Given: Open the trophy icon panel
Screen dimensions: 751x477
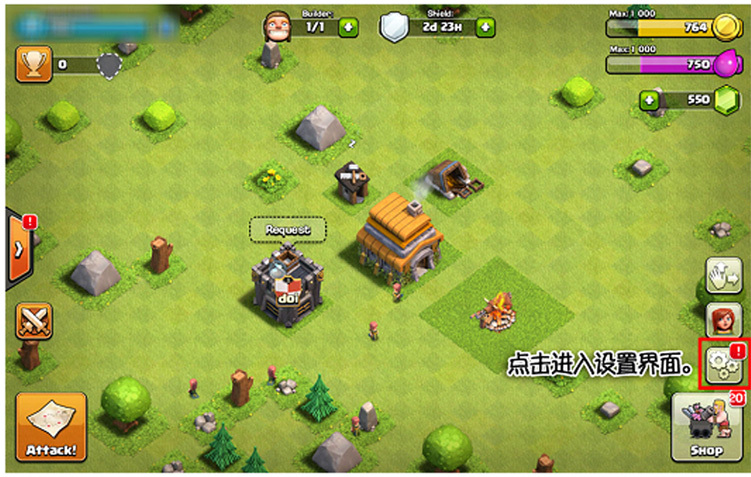Looking at the screenshot, I should click(33, 65).
